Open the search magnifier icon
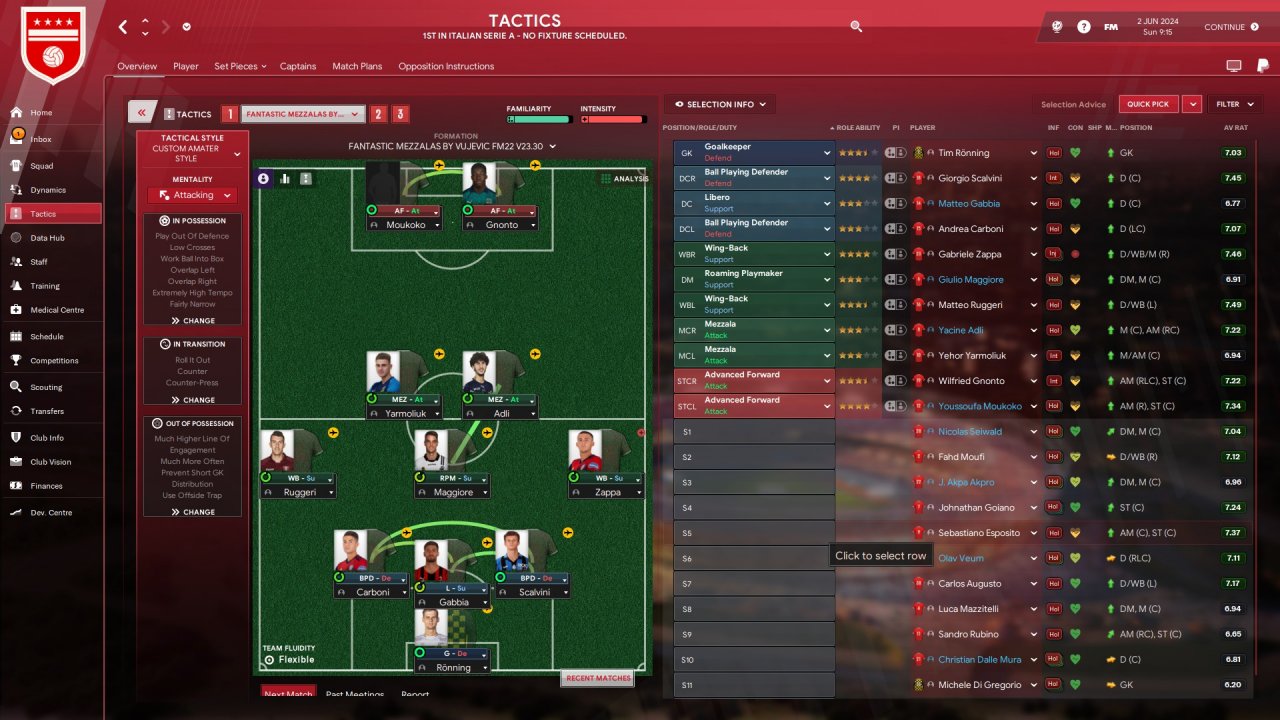 (x=856, y=27)
